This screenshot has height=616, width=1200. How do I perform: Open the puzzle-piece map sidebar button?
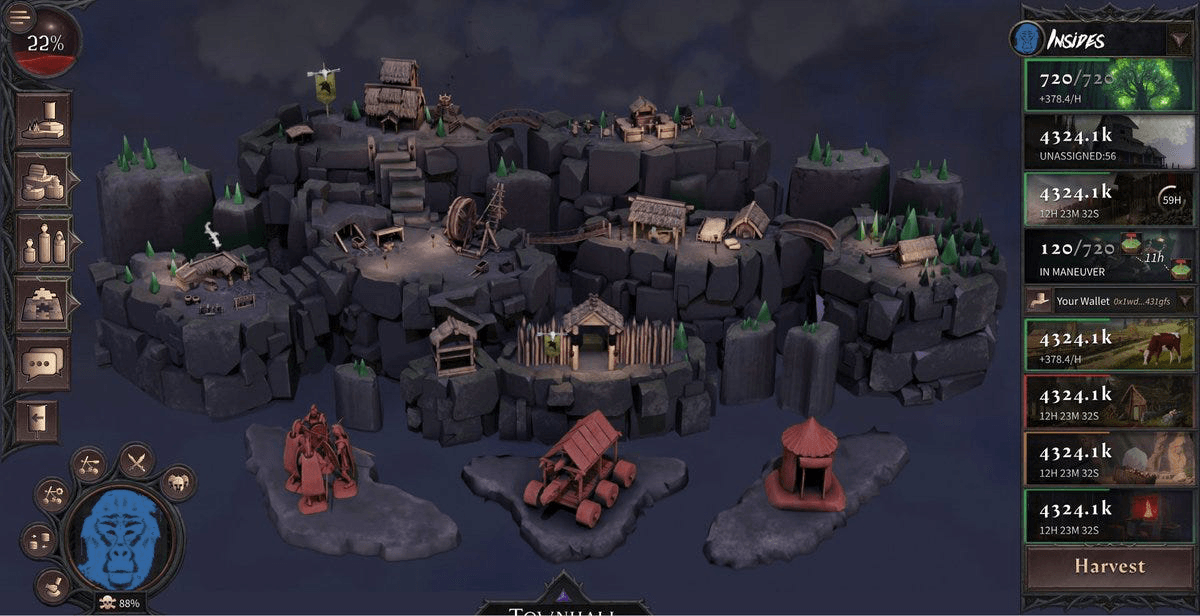coord(43,304)
